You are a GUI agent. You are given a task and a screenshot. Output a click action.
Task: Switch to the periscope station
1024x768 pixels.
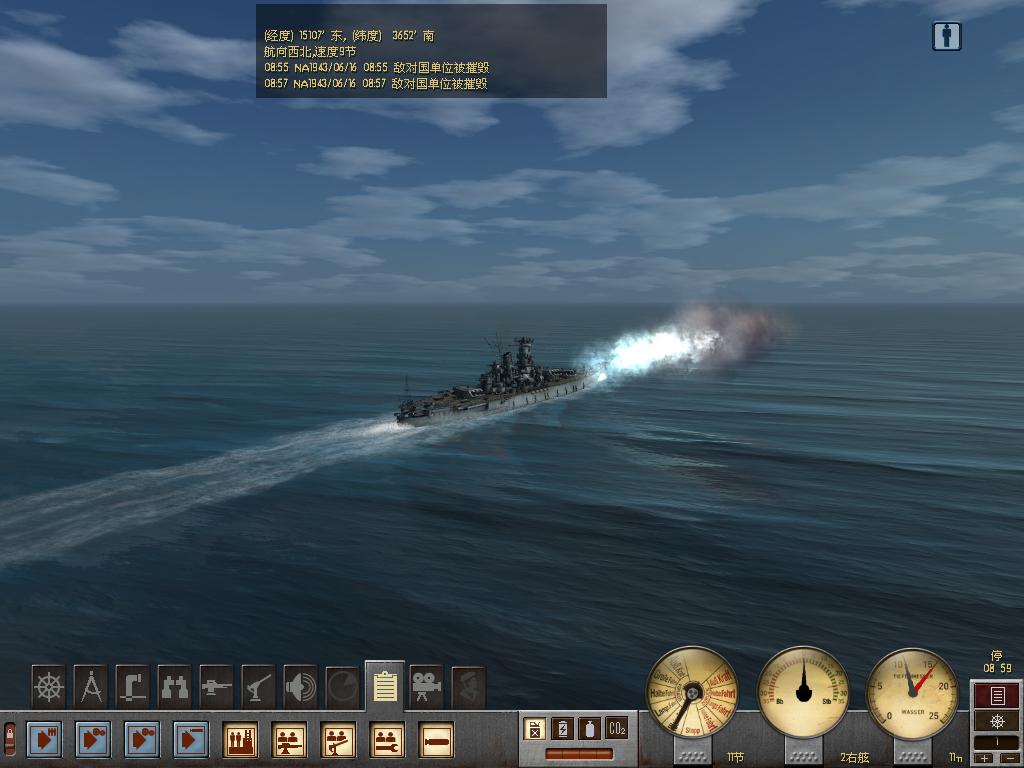click(133, 687)
